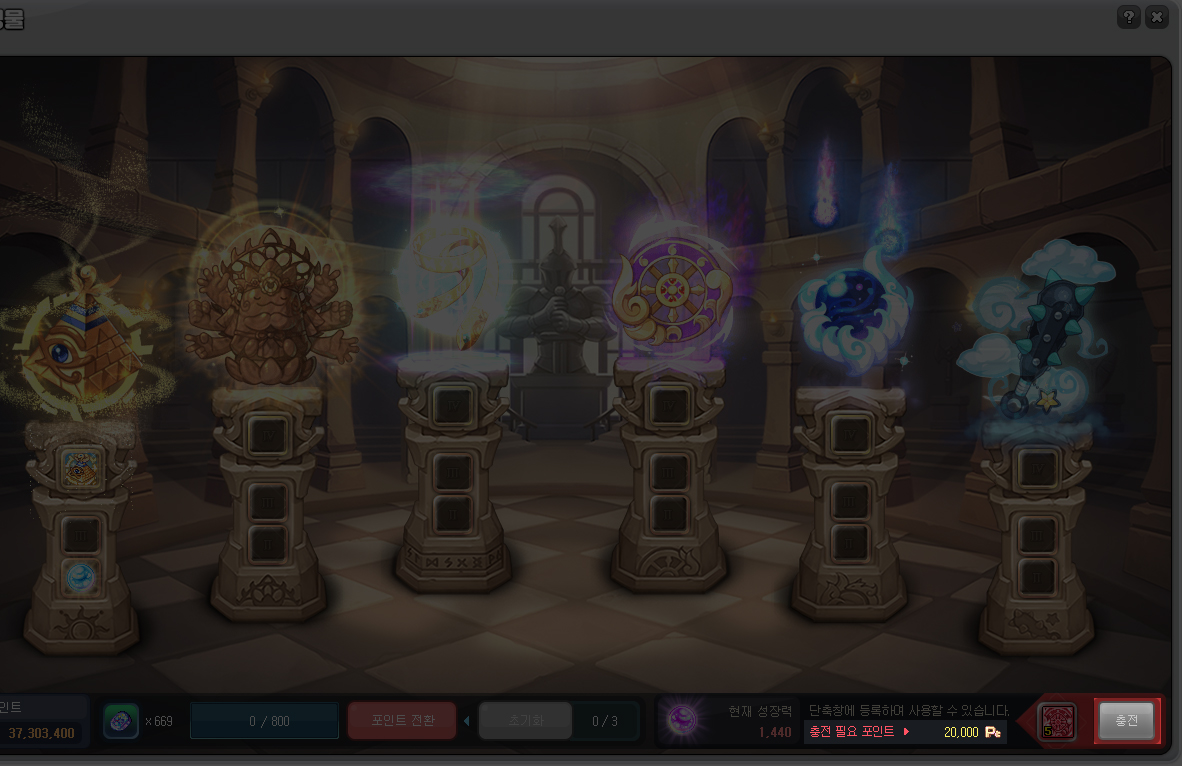Click the 포인트 전환 point conversion button

click(x=402, y=720)
